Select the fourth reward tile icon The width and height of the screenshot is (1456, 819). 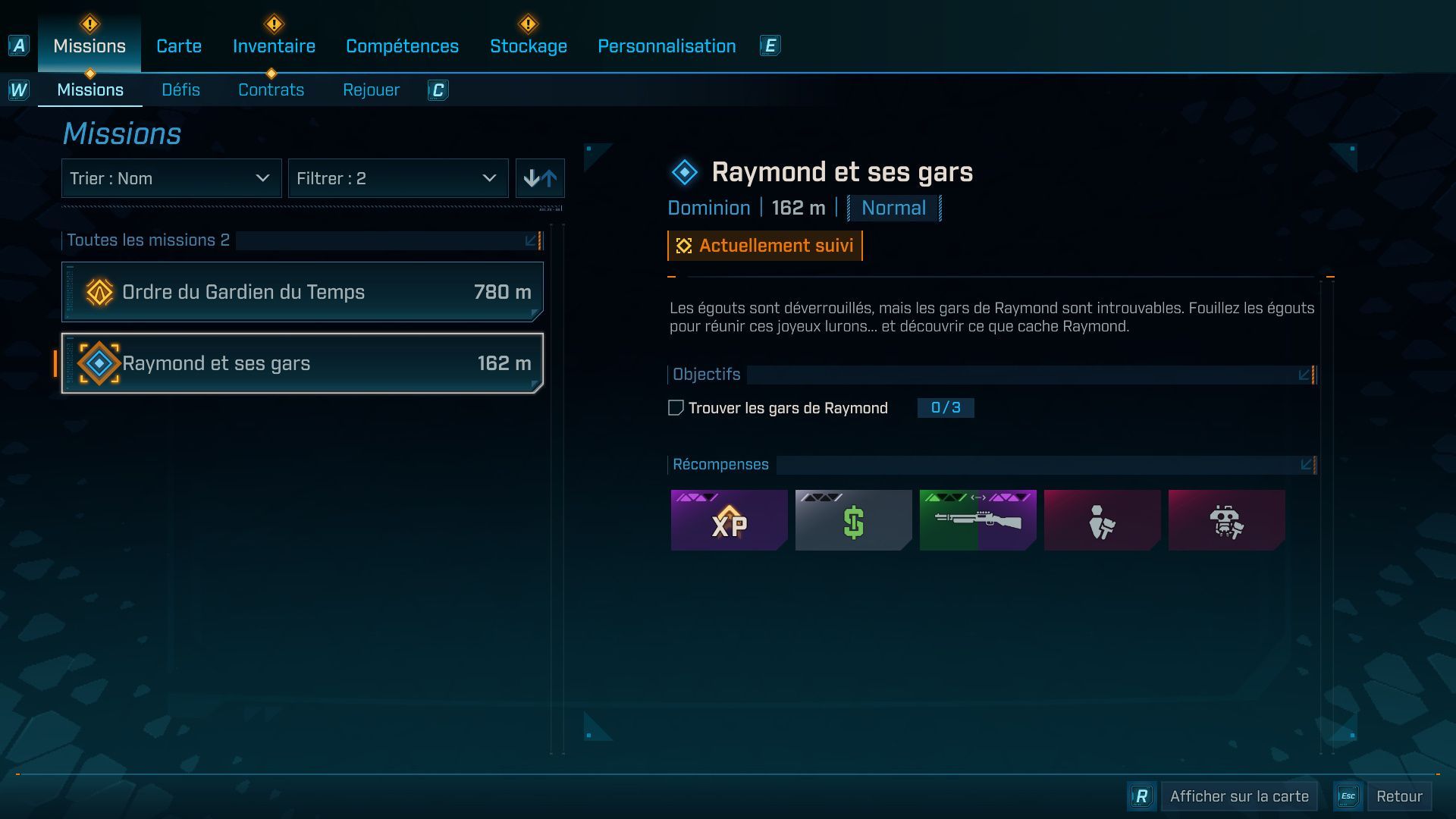1102,520
